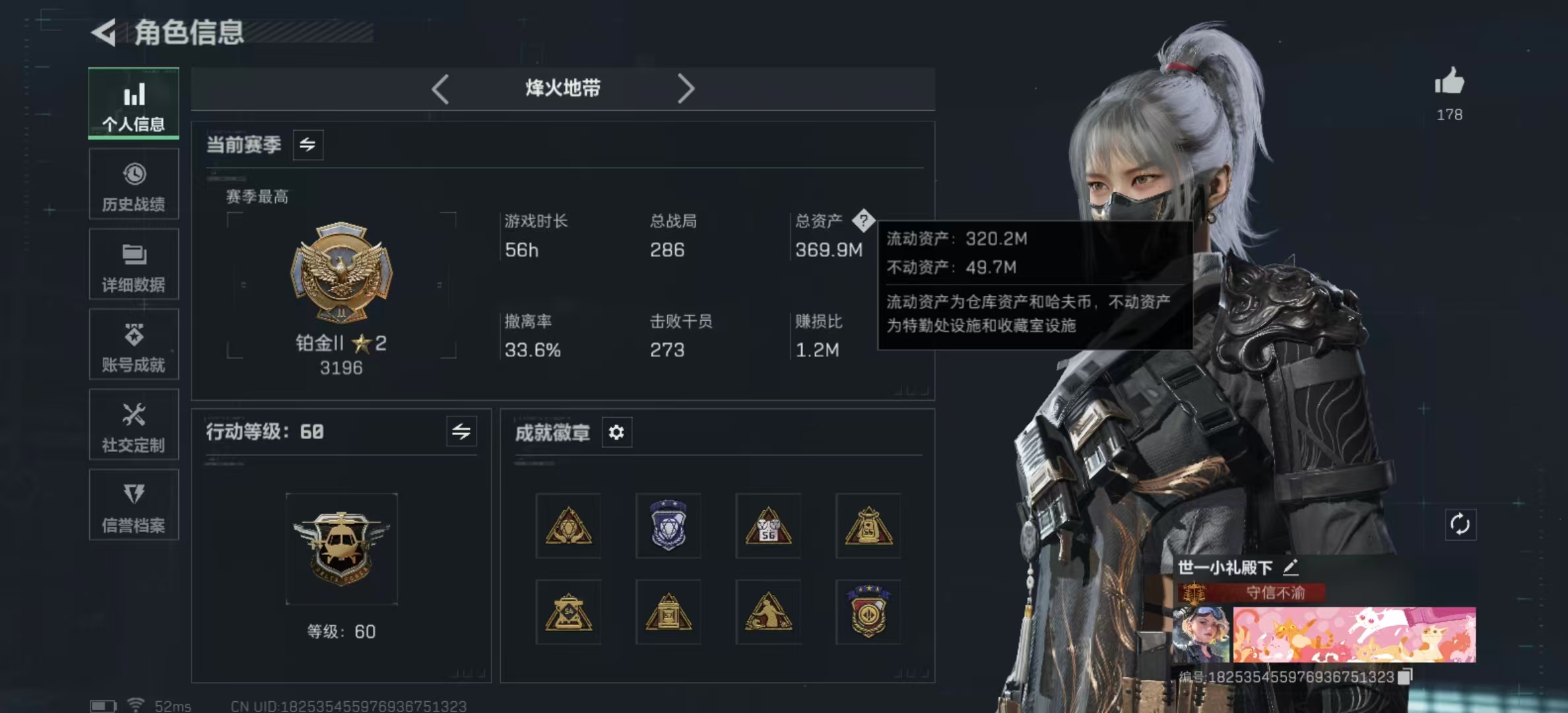View 账号成就 achievements
This screenshot has height=713, width=1568.
133,345
